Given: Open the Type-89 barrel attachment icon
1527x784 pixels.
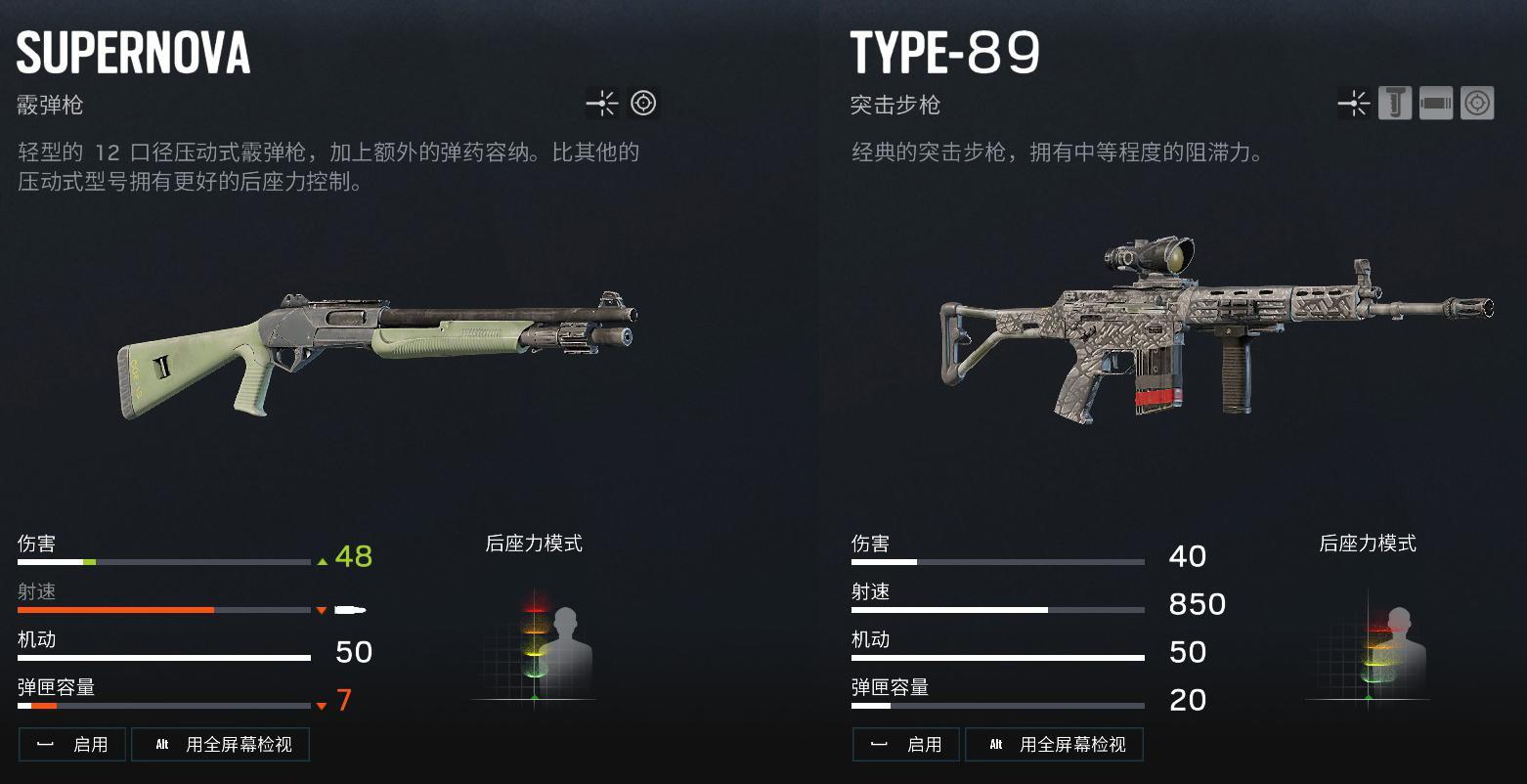Looking at the screenshot, I should click(1436, 103).
